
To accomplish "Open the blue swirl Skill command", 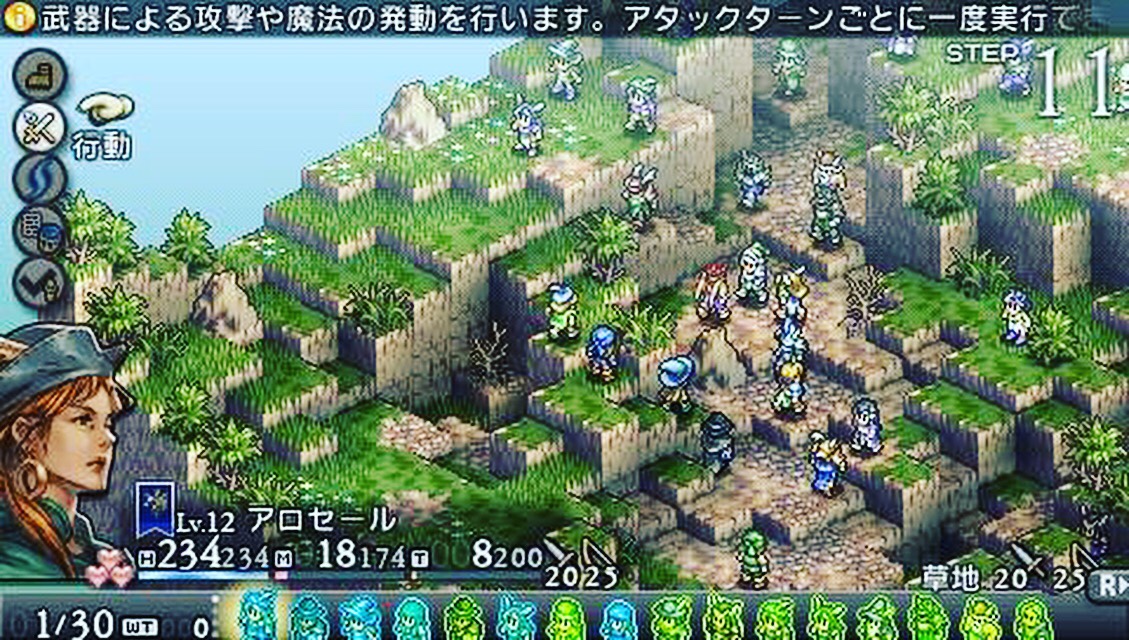I will [40, 180].
